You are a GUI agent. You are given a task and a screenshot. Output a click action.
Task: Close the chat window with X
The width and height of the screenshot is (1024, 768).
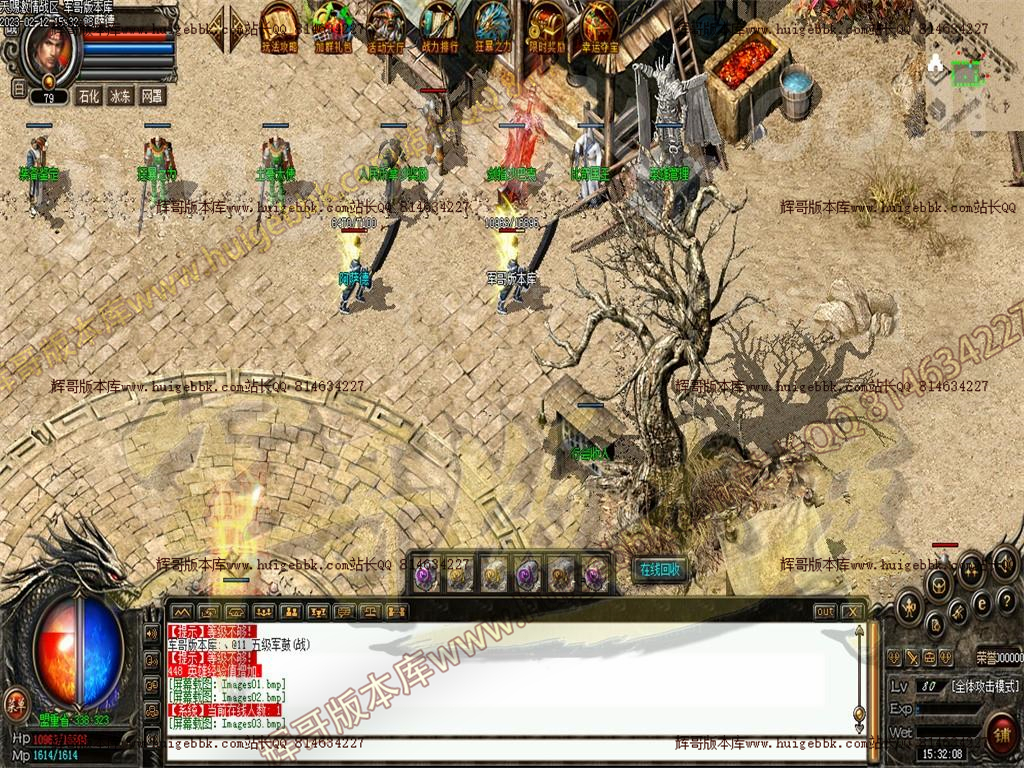pos(852,611)
